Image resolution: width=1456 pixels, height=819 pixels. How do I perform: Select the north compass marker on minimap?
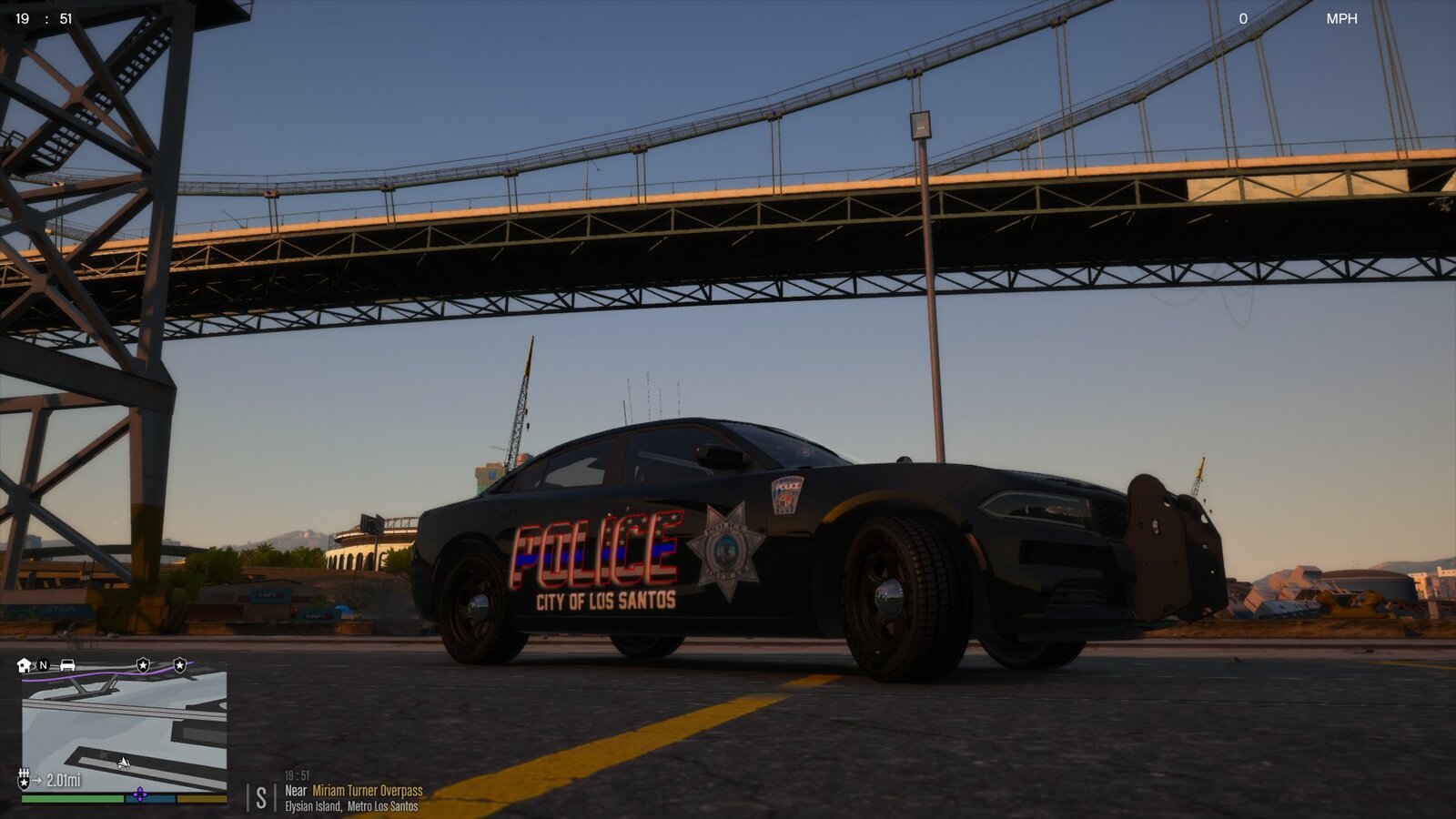point(43,665)
